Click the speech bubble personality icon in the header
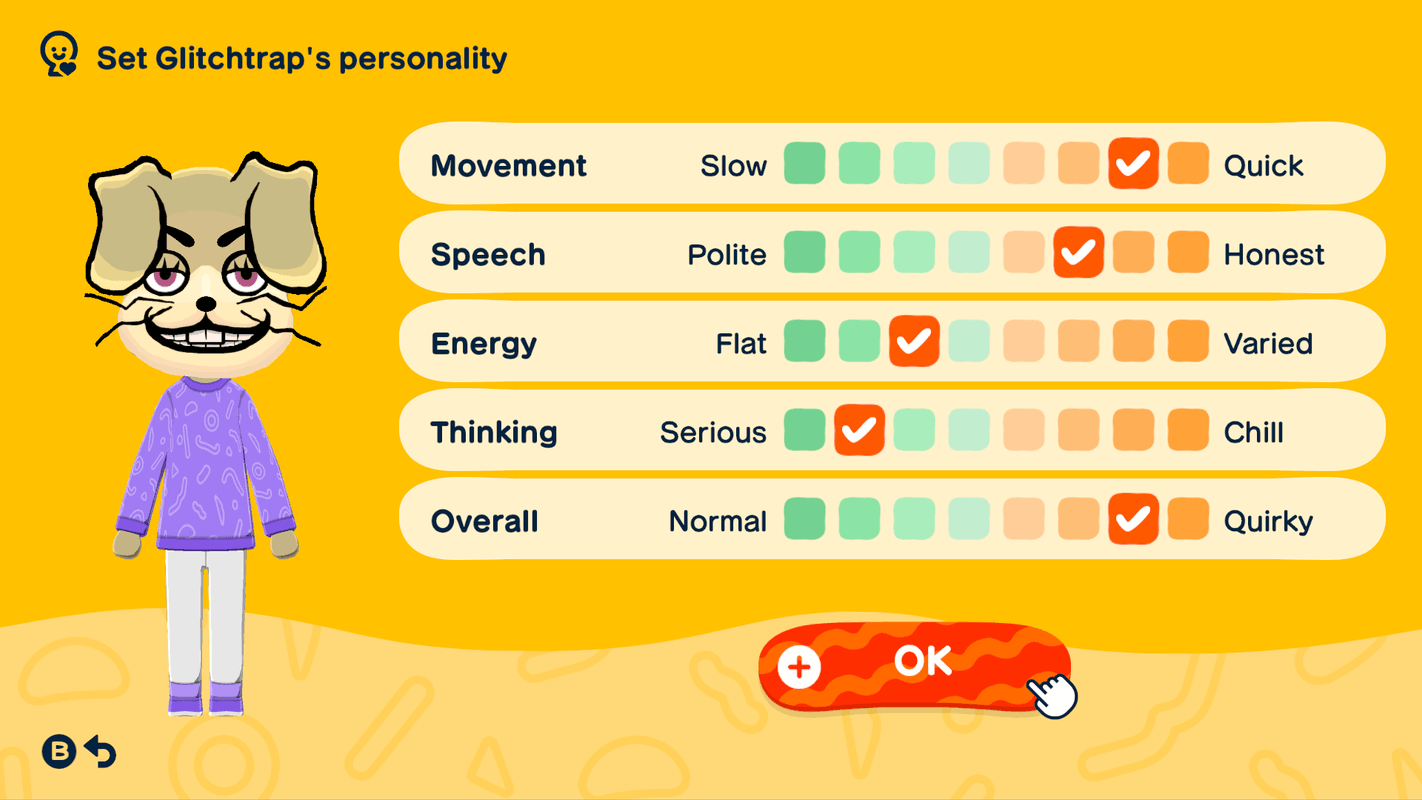 tap(58, 55)
